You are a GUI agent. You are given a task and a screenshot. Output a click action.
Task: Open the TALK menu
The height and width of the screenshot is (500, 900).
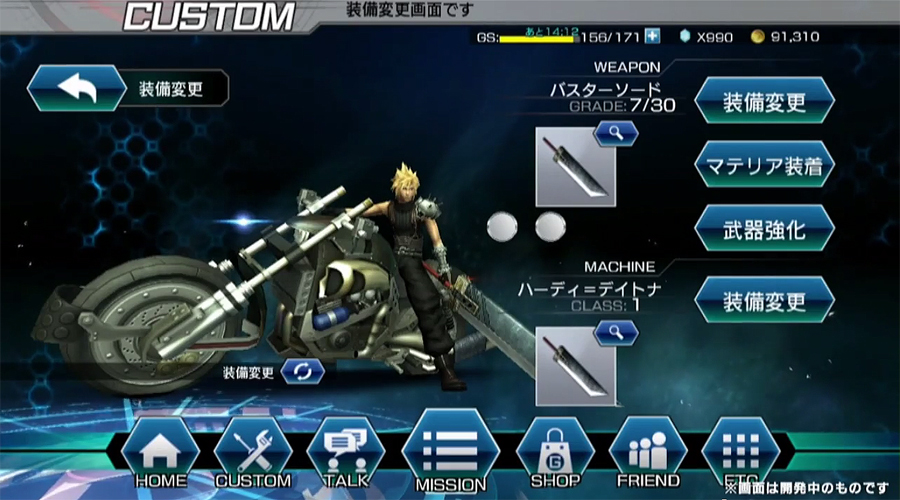pos(345,452)
